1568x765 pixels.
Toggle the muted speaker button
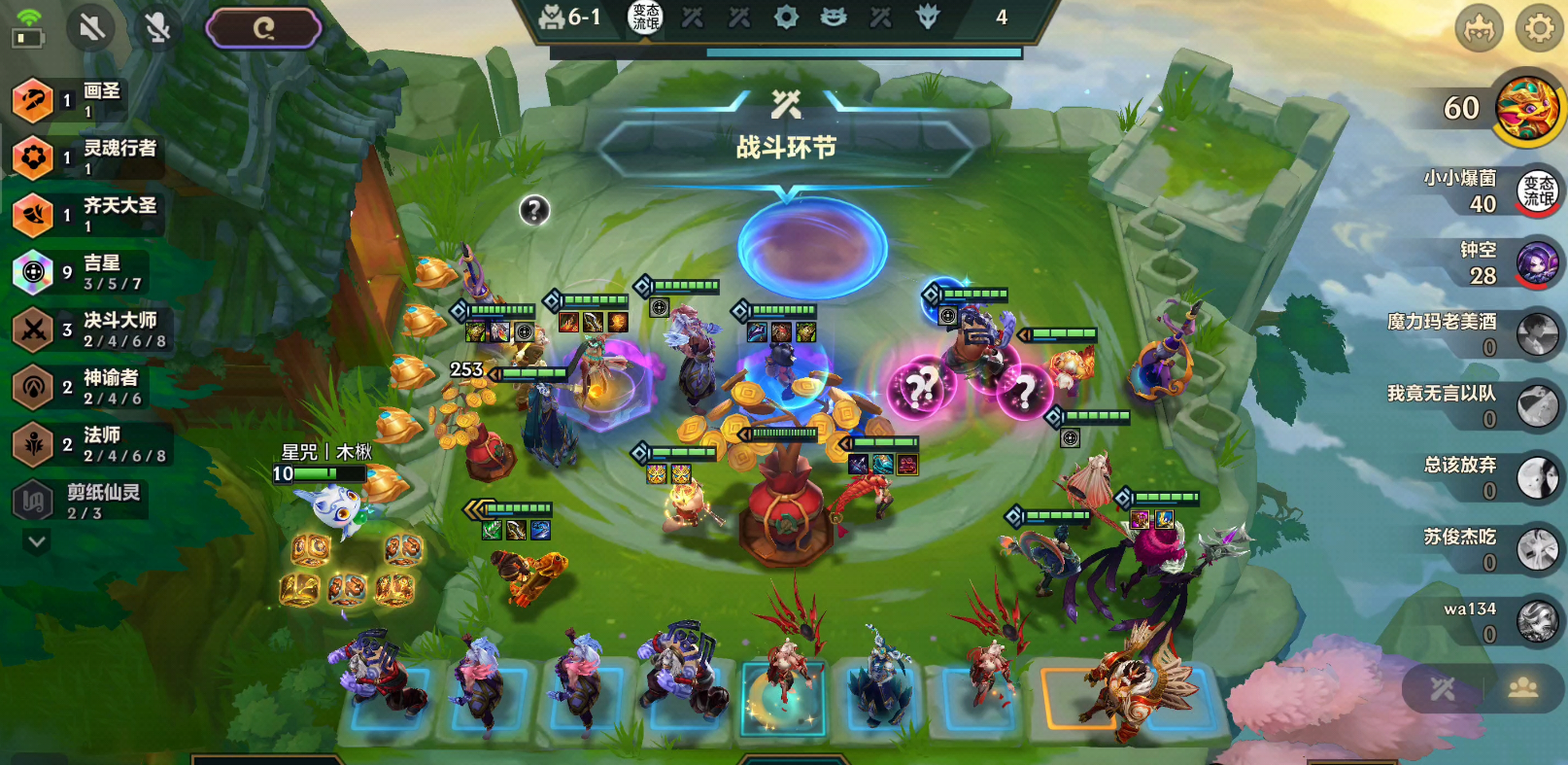coord(91,27)
